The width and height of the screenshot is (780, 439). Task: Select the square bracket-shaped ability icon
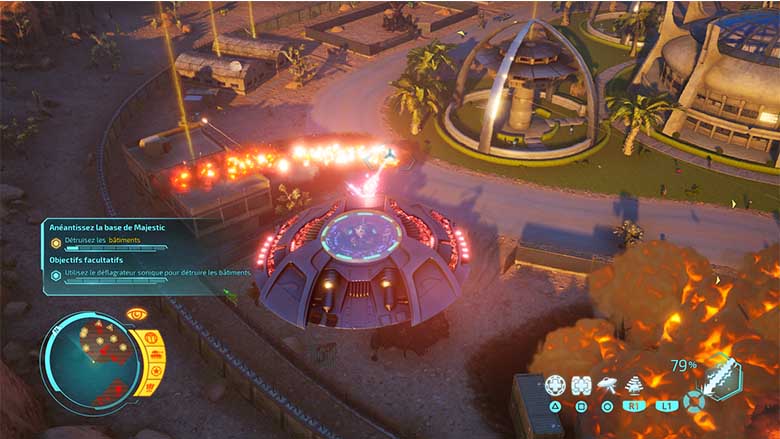581,385
